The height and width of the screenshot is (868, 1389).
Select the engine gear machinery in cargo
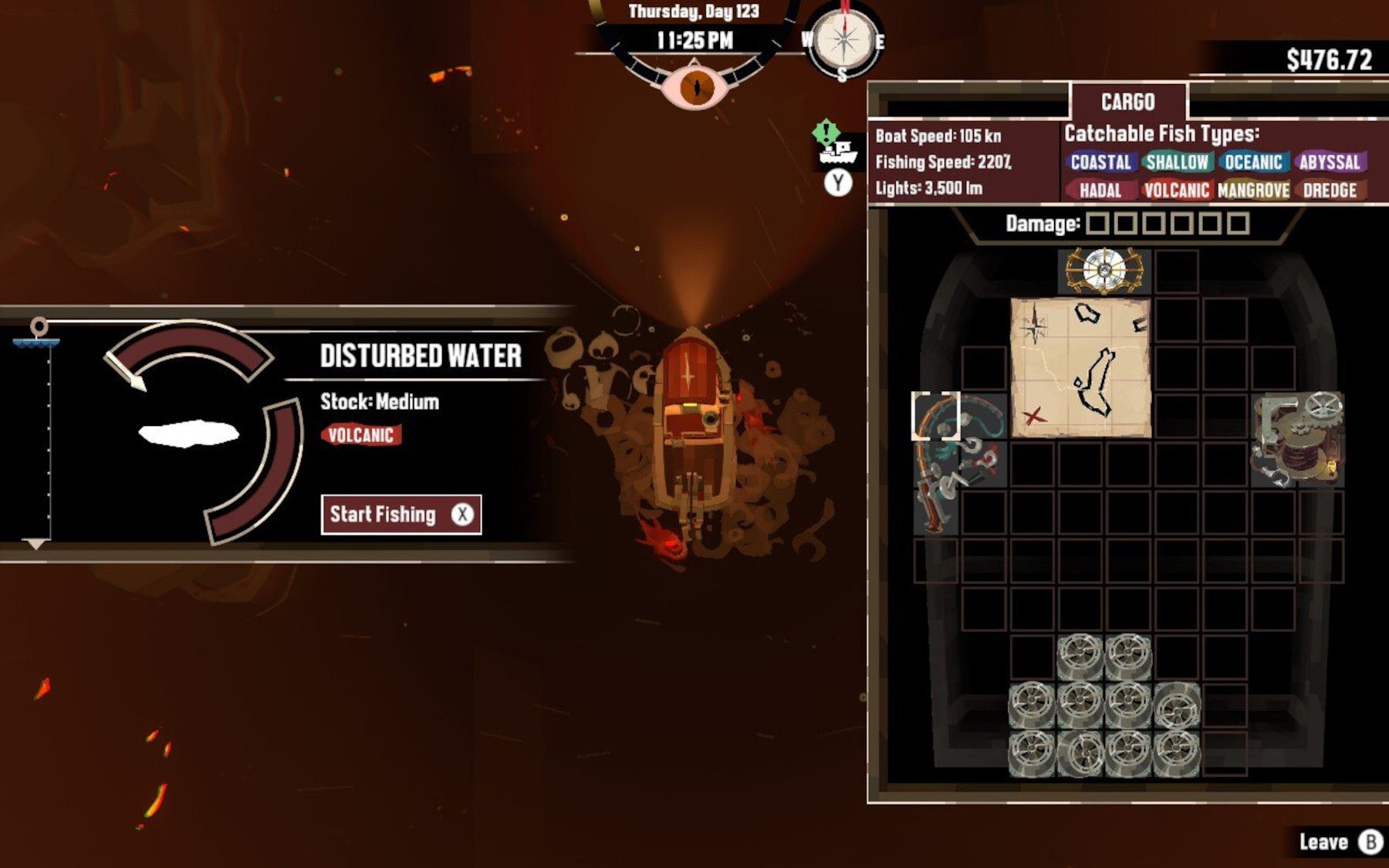coord(1297,440)
